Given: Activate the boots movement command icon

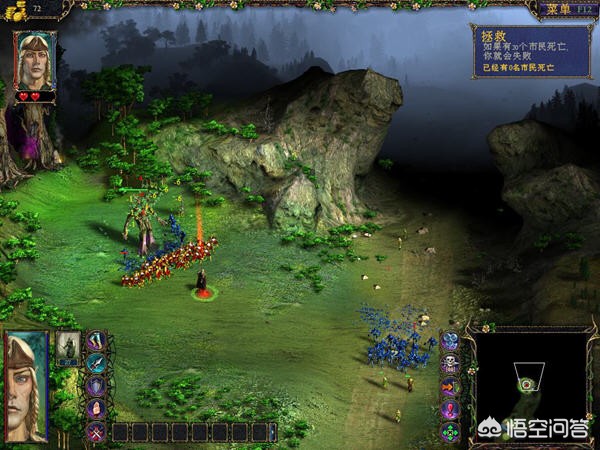Looking at the screenshot, I should point(96,342).
